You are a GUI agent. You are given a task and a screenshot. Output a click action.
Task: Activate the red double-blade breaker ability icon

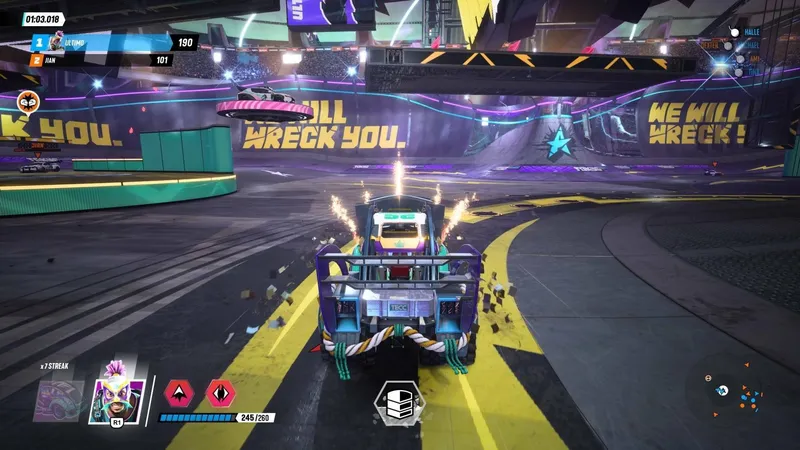point(220,392)
